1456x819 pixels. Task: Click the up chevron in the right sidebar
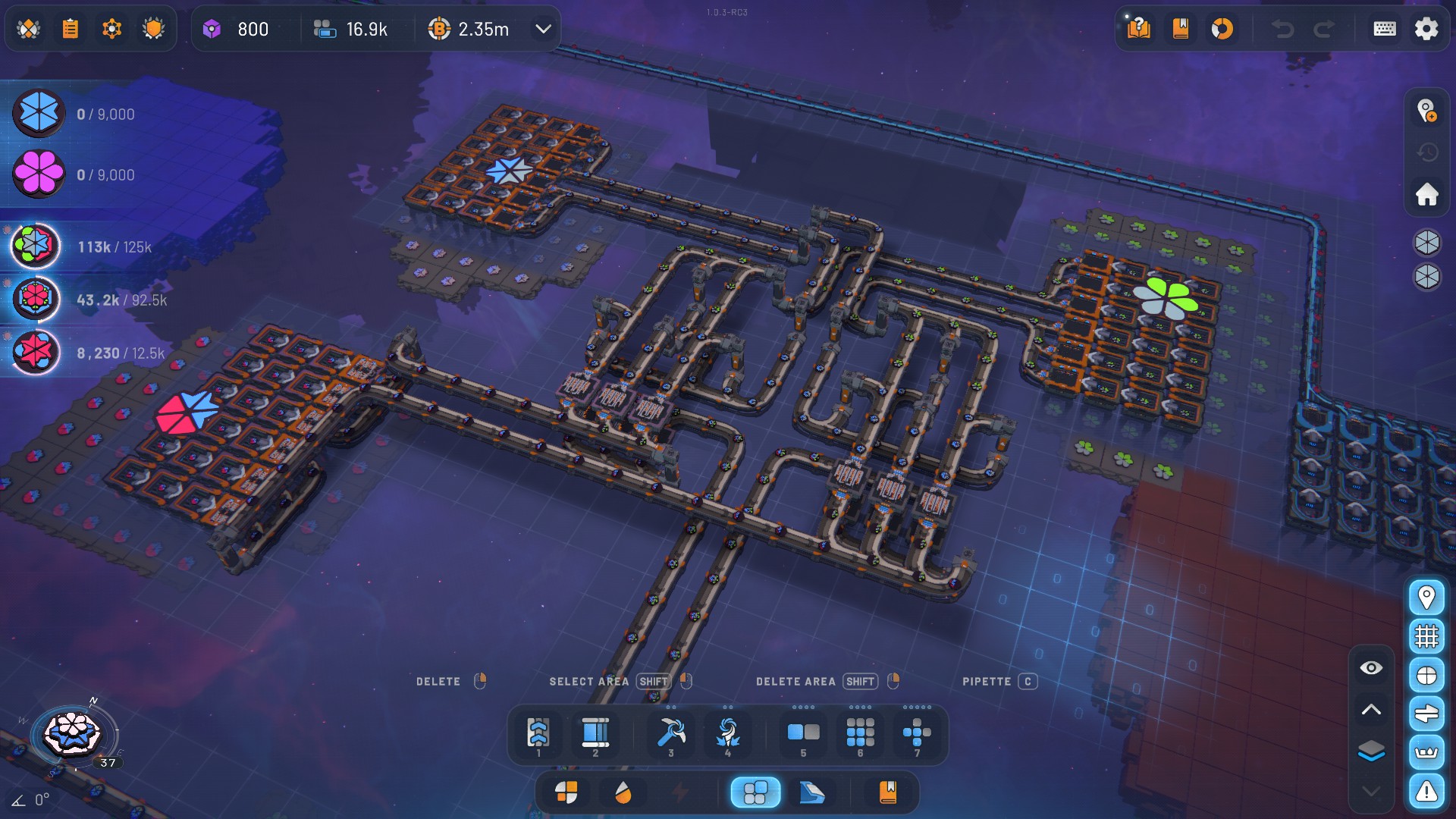pyautogui.click(x=1370, y=710)
